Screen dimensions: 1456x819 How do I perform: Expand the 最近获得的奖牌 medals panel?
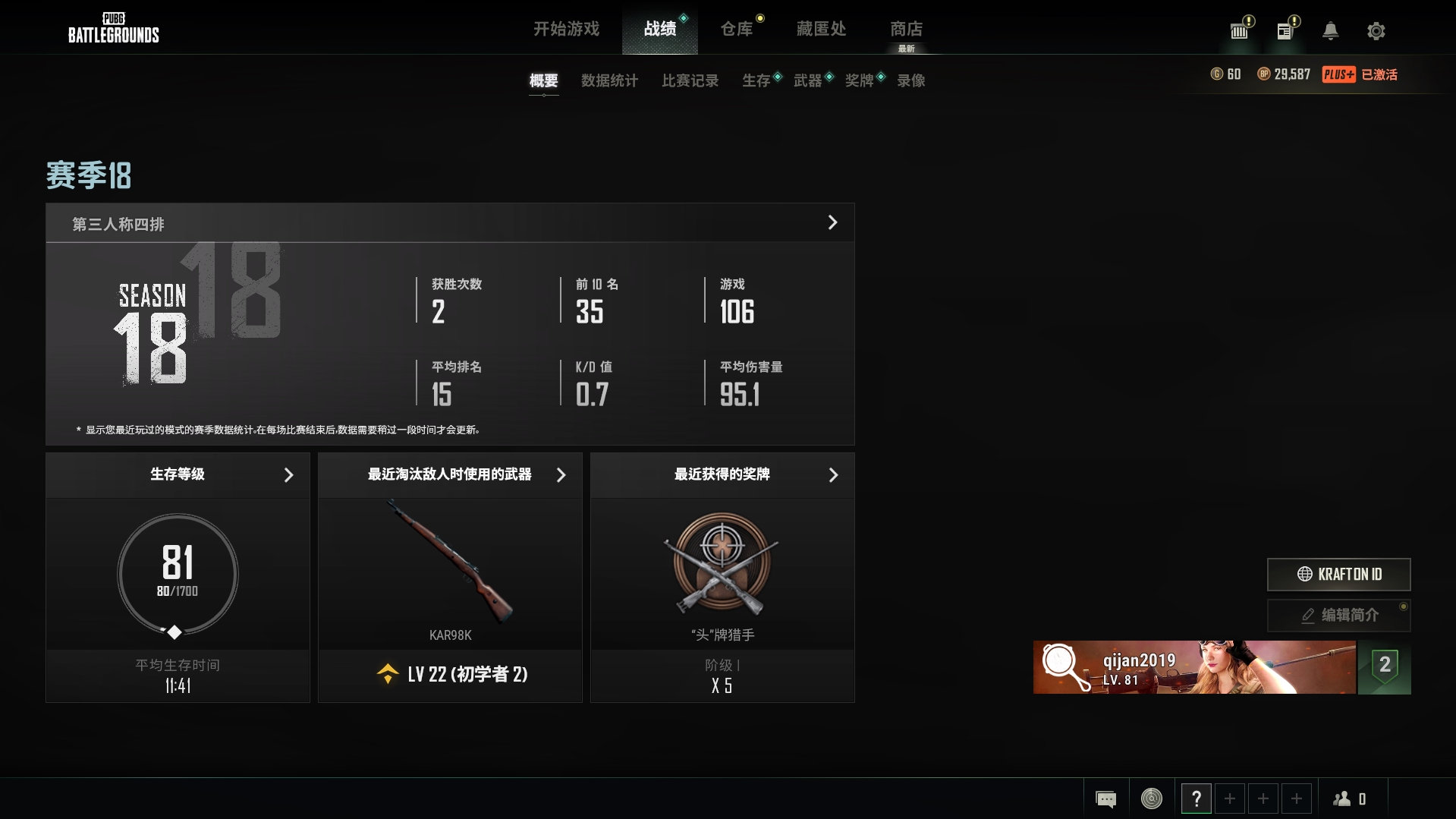pos(833,475)
